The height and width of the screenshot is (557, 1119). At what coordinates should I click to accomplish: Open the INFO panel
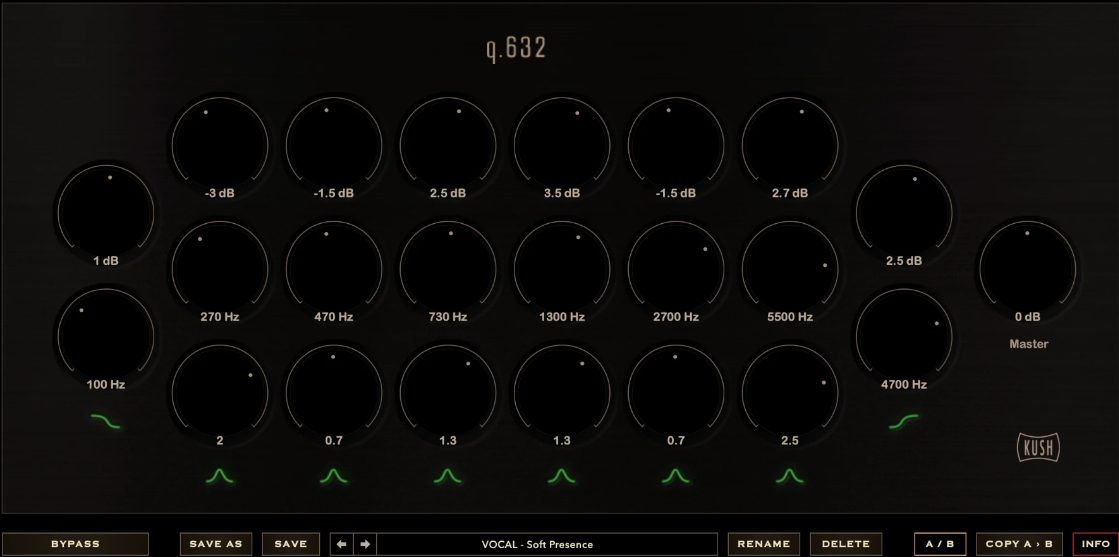point(1096,544)
